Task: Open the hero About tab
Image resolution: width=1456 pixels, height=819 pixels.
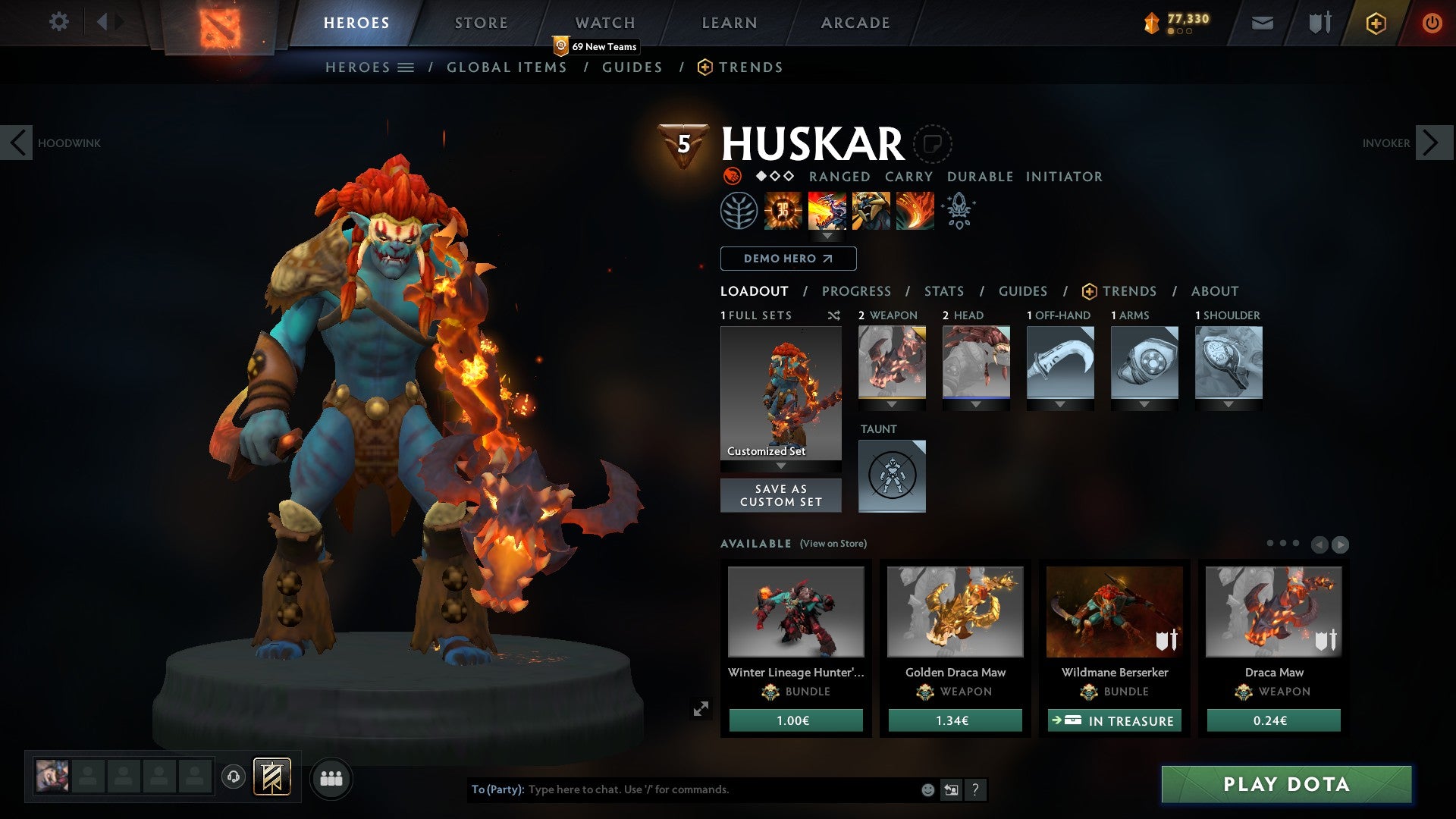Action: (1214, 291)
